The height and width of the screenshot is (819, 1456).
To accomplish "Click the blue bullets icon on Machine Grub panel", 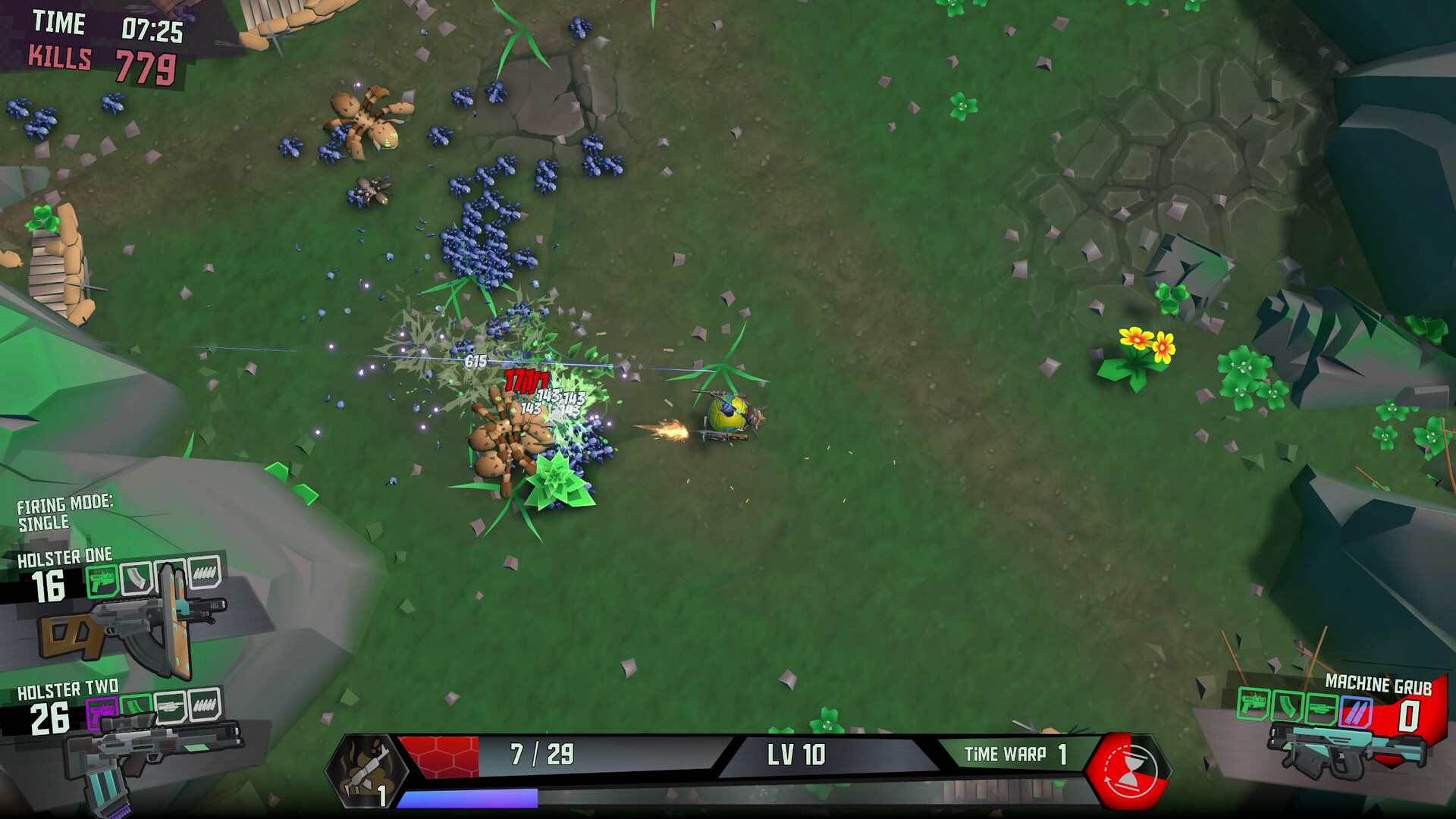I will (x=1356, y=711).
